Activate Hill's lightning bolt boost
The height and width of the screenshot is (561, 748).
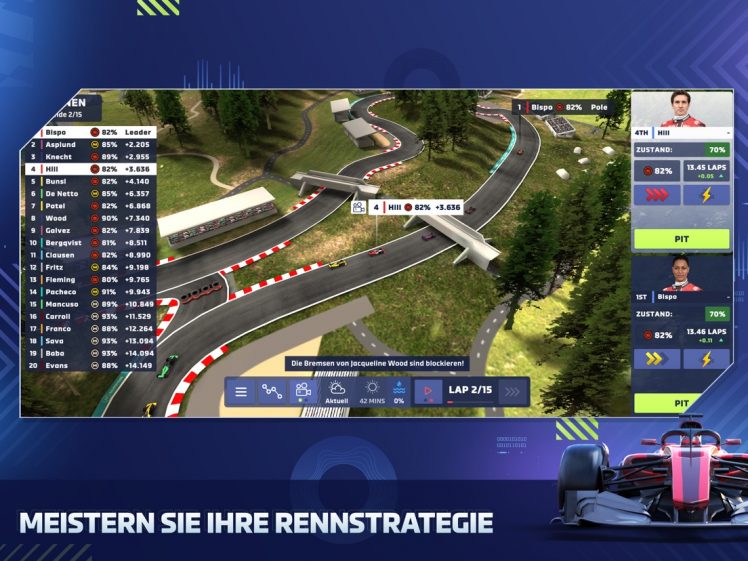706,195
